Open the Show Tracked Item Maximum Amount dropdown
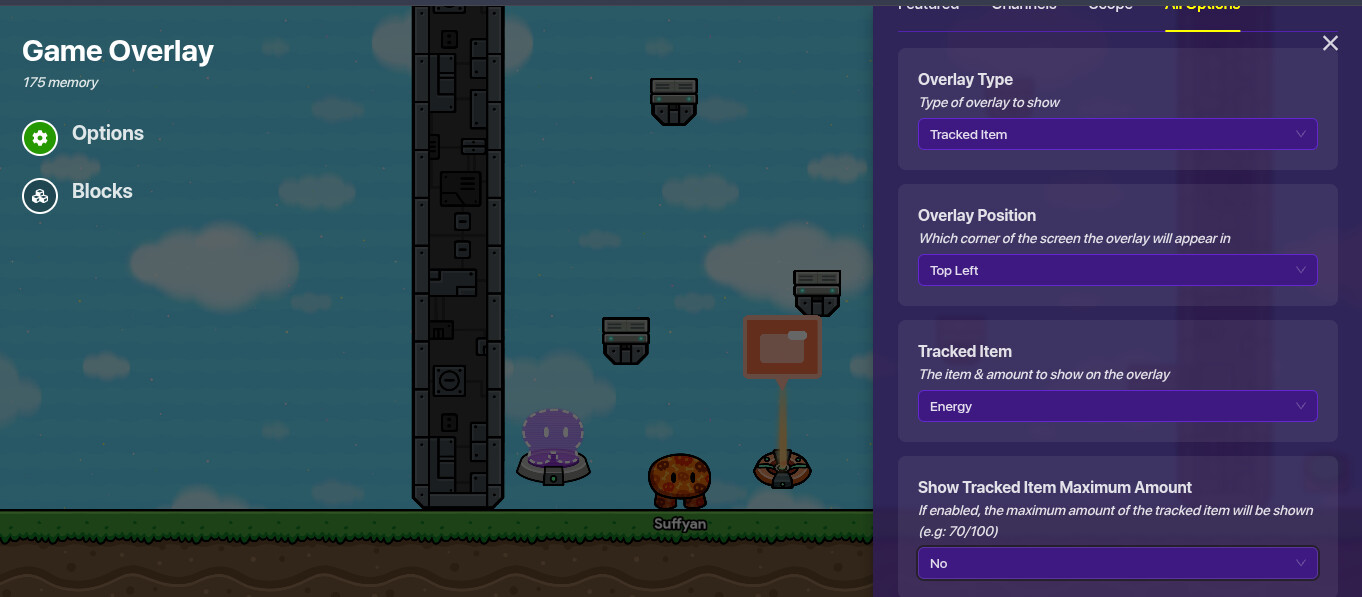 1117,563
